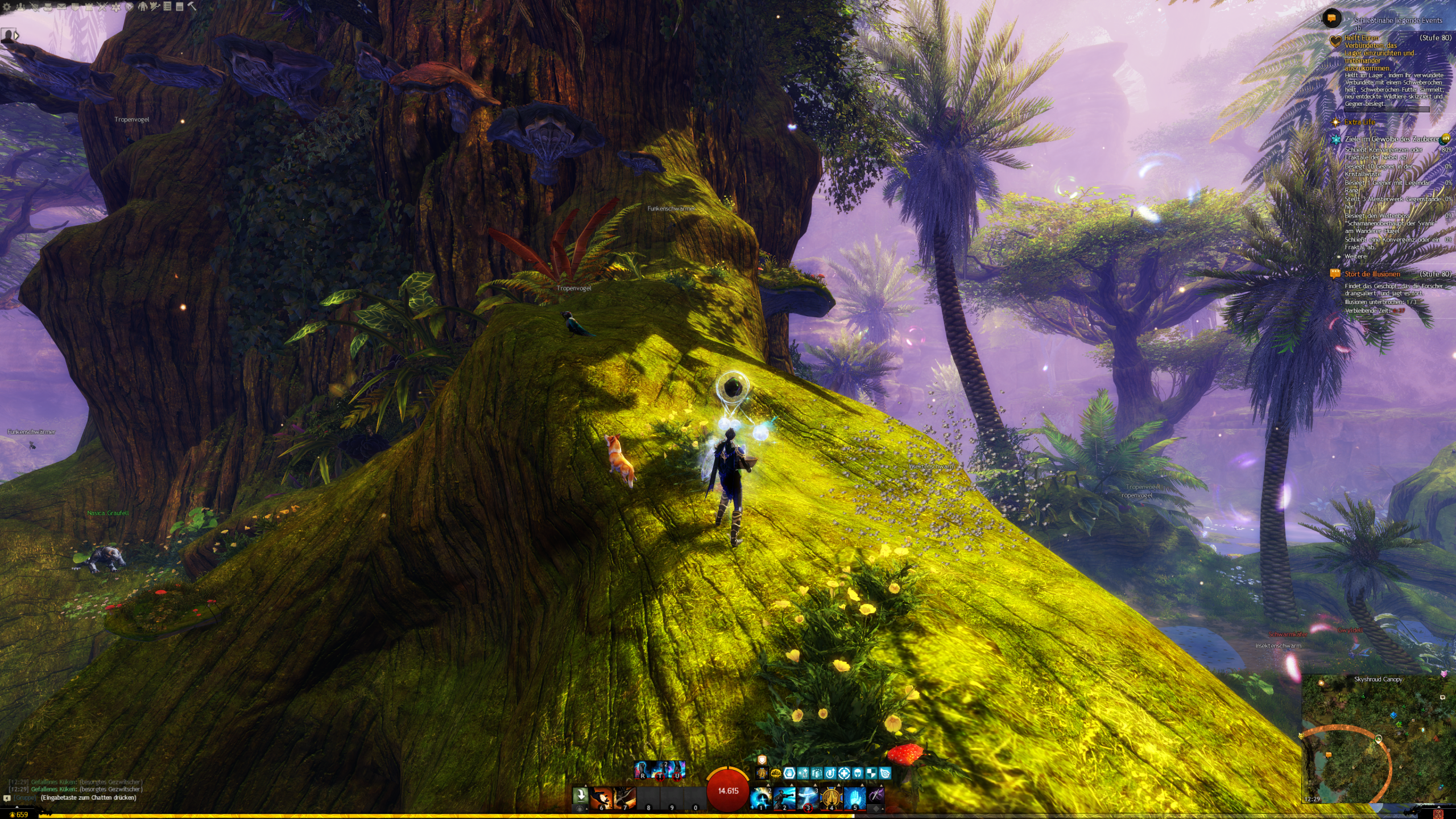1456x819 pixels.
Task: Activate weapon skill 1 with blue burst
Action: [761, 797]
